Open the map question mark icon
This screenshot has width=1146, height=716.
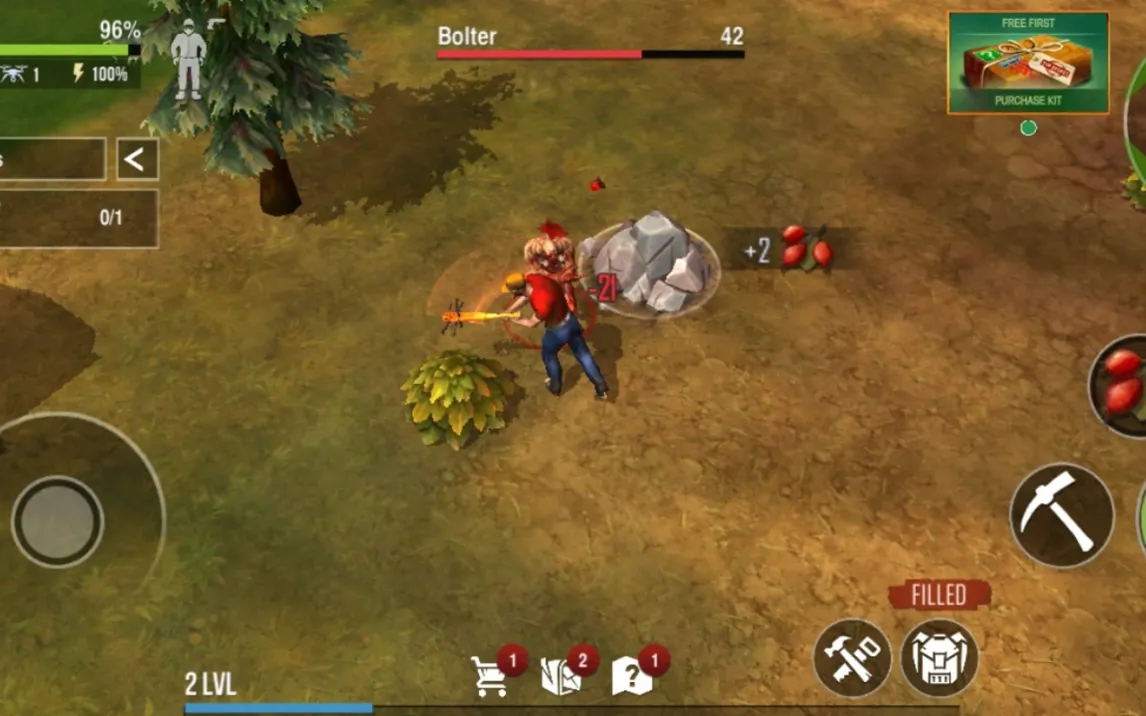pos(631,677)
